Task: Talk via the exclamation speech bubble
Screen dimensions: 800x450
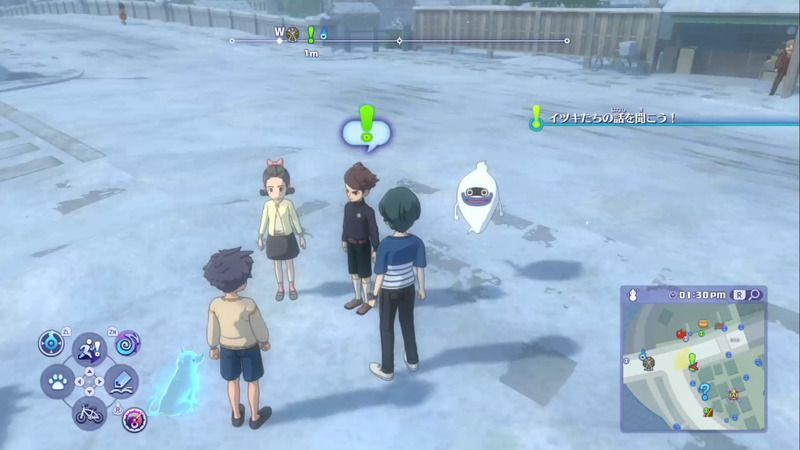Action: (x=366, y=128)
